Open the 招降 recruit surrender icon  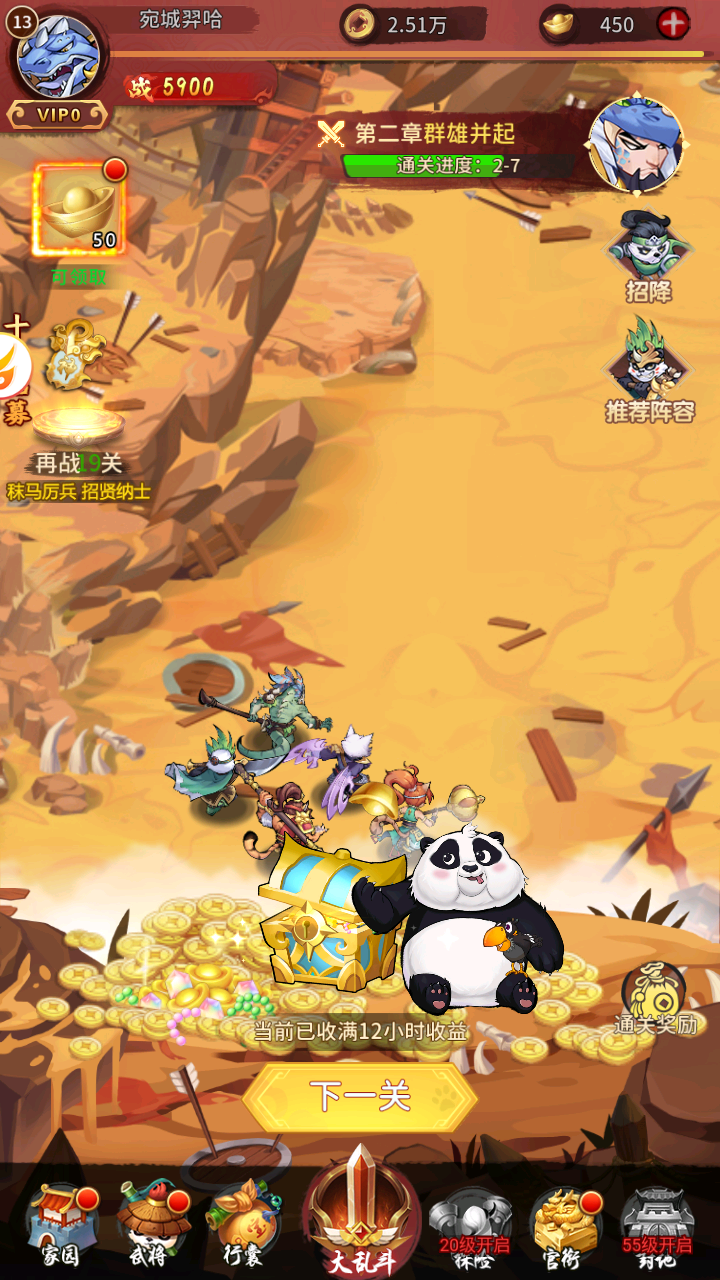click(648, 256)
